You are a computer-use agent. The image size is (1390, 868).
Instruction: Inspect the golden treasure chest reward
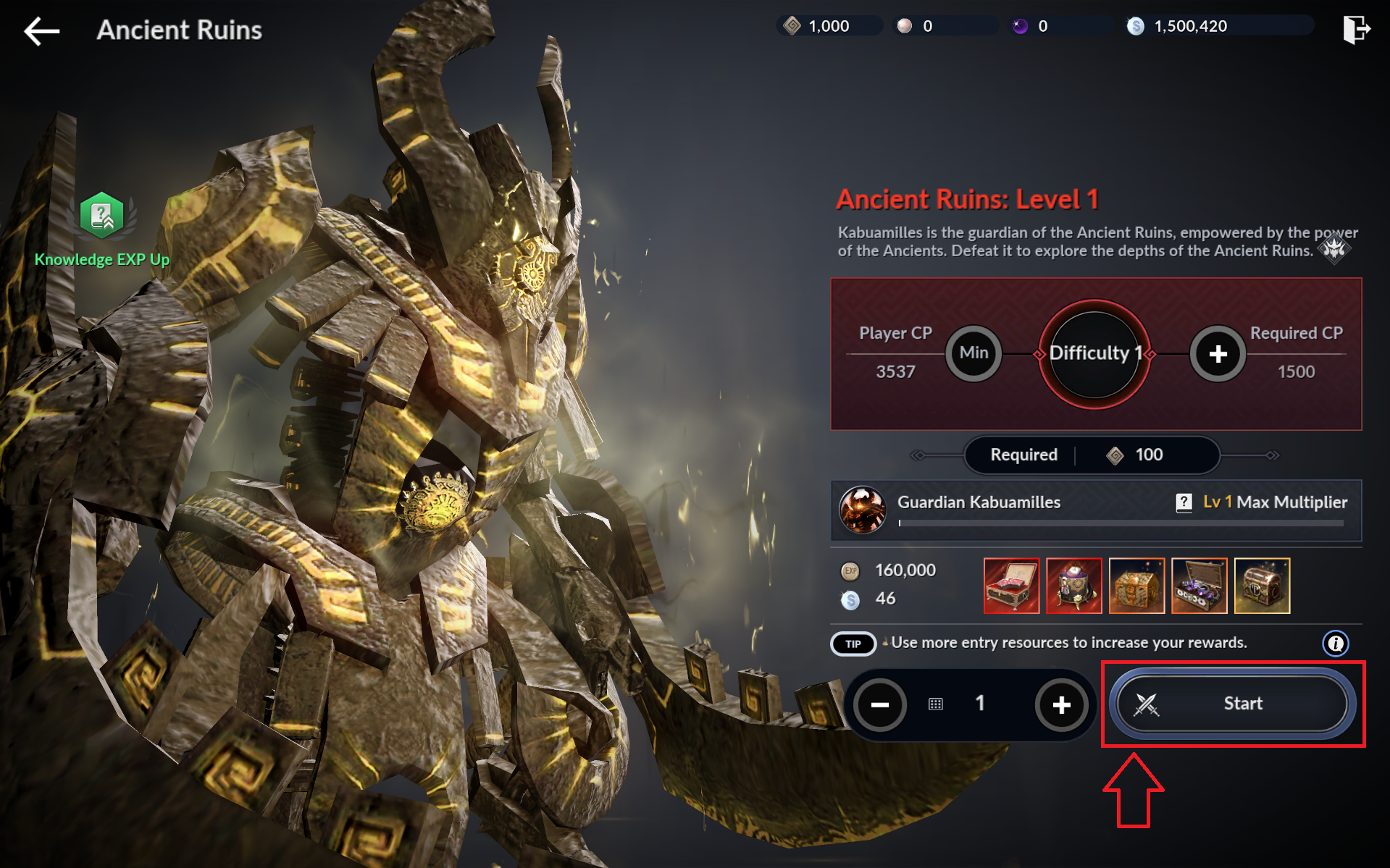[x=1136, y=586]
